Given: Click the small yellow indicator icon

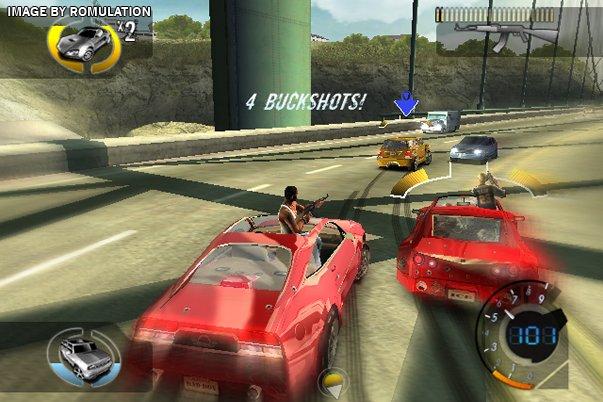Looking at the screenshot, I should (x=332, y=380).
